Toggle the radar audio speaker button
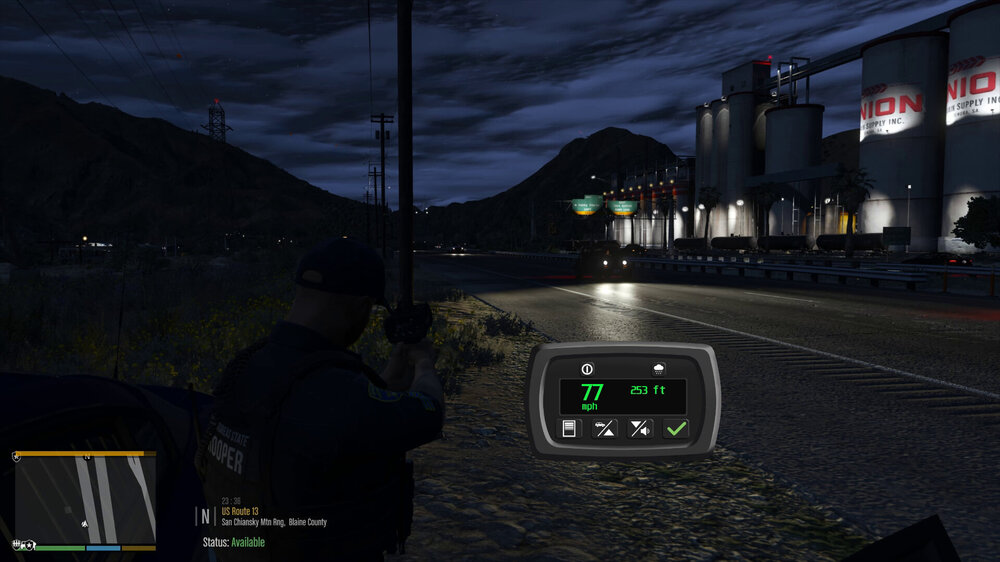Image resolution: width=1000 pixels, height=562 pixels. click(x=640, y=429)
